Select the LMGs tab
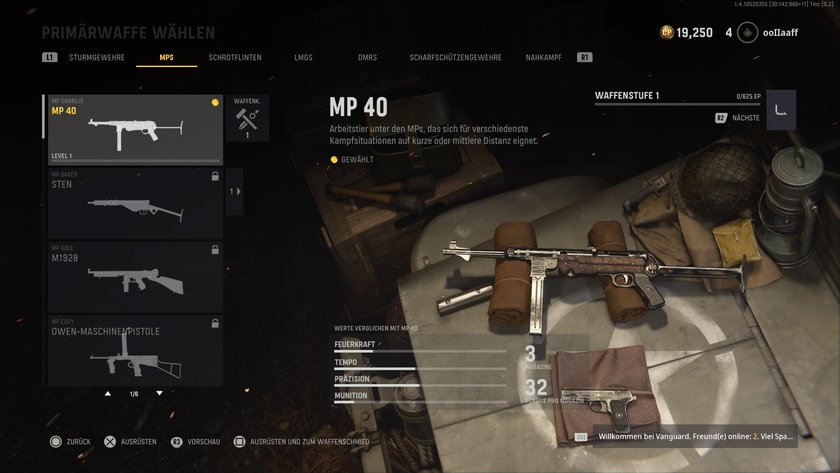 point(304,58)
